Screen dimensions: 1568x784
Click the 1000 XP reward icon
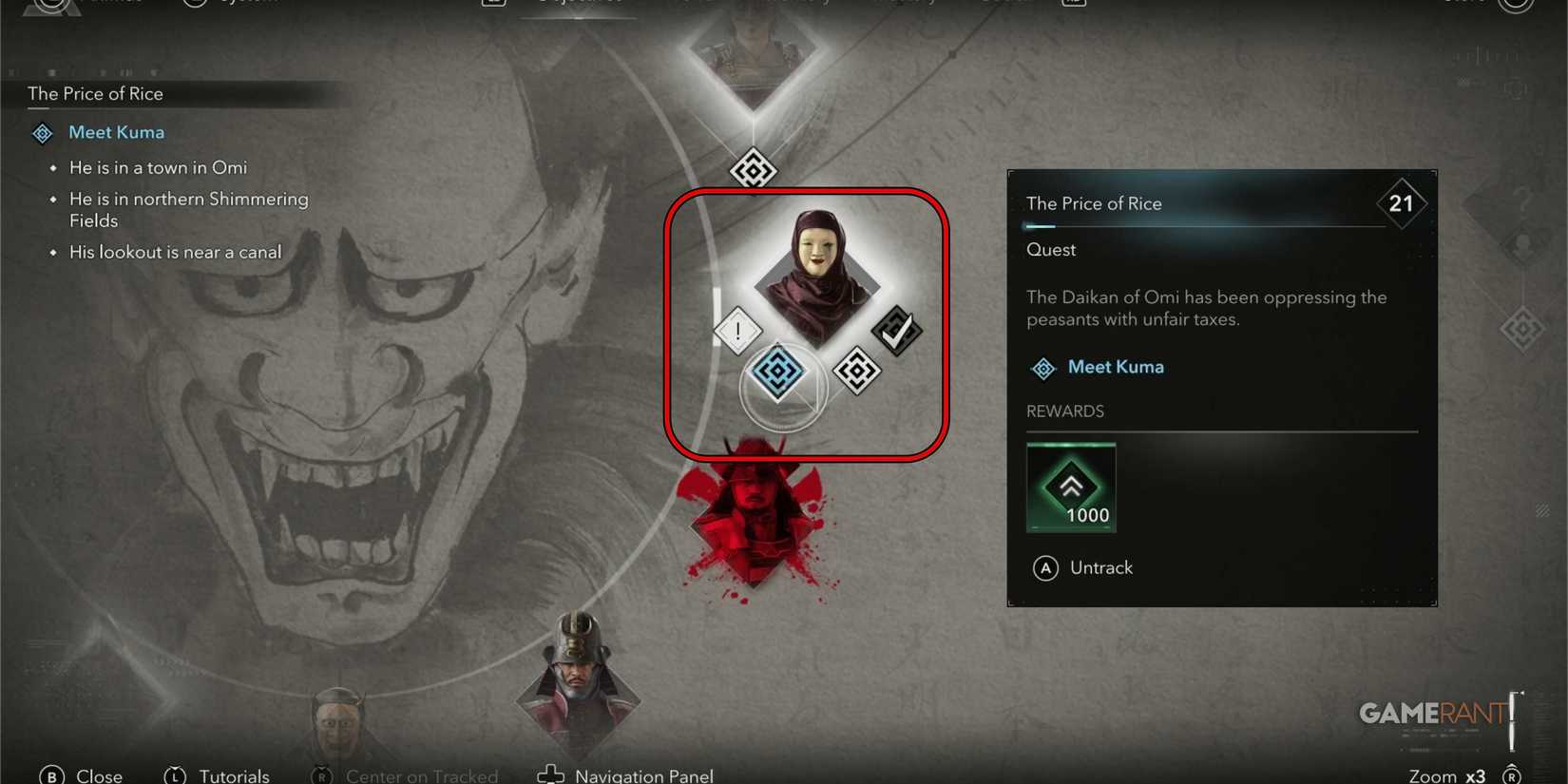click(x=1071, y=488)
